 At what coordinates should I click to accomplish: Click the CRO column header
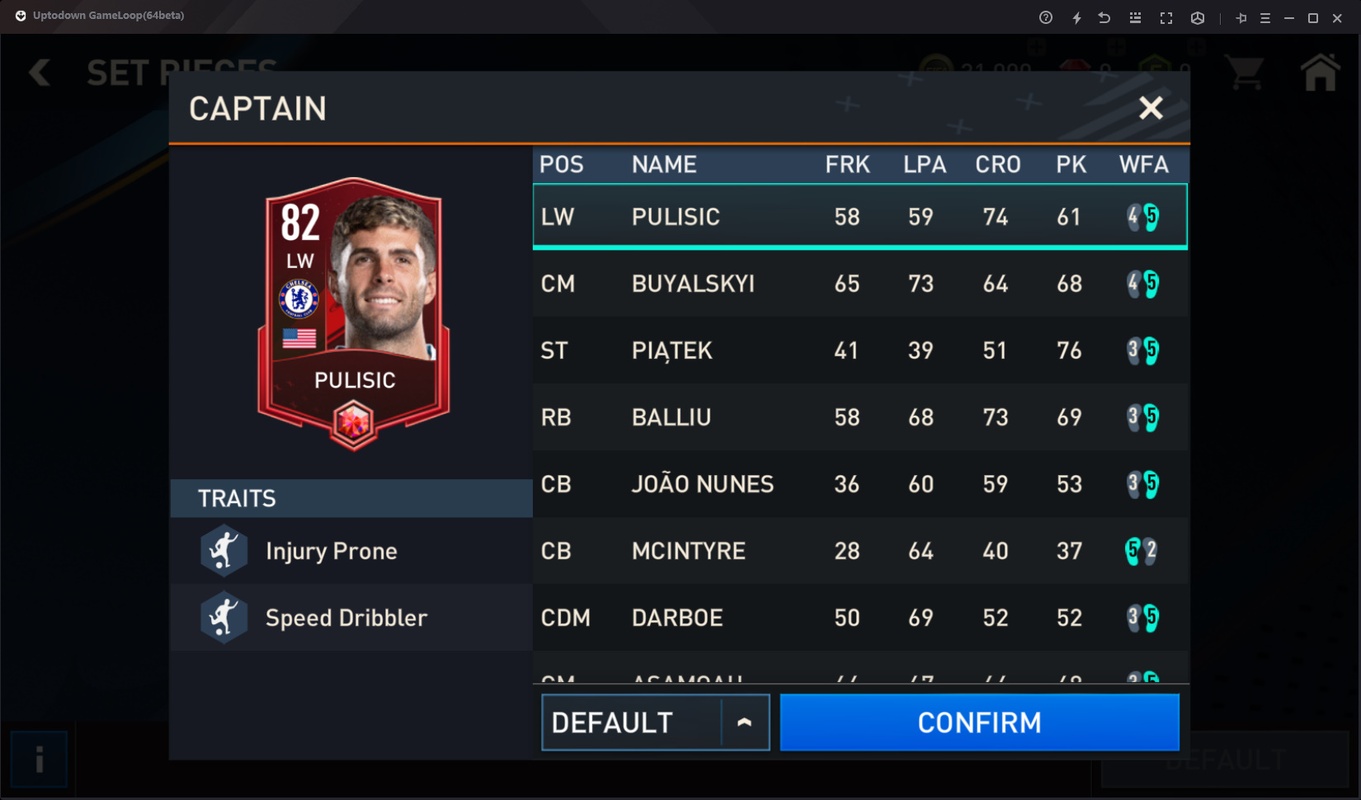[x=997, y=165]
